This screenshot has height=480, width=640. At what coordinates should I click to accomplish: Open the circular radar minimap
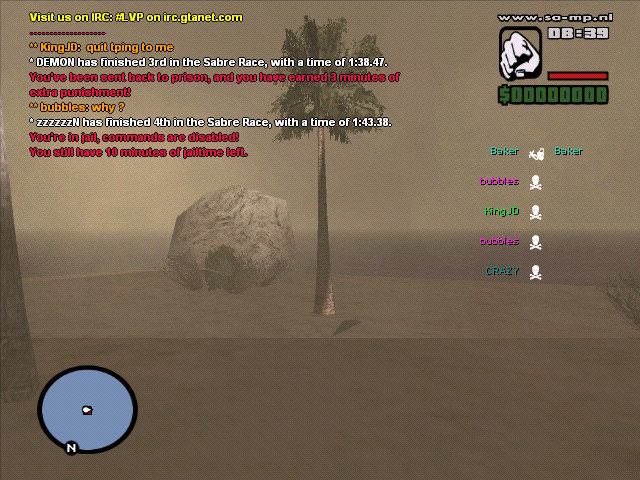tap(87, 409)
